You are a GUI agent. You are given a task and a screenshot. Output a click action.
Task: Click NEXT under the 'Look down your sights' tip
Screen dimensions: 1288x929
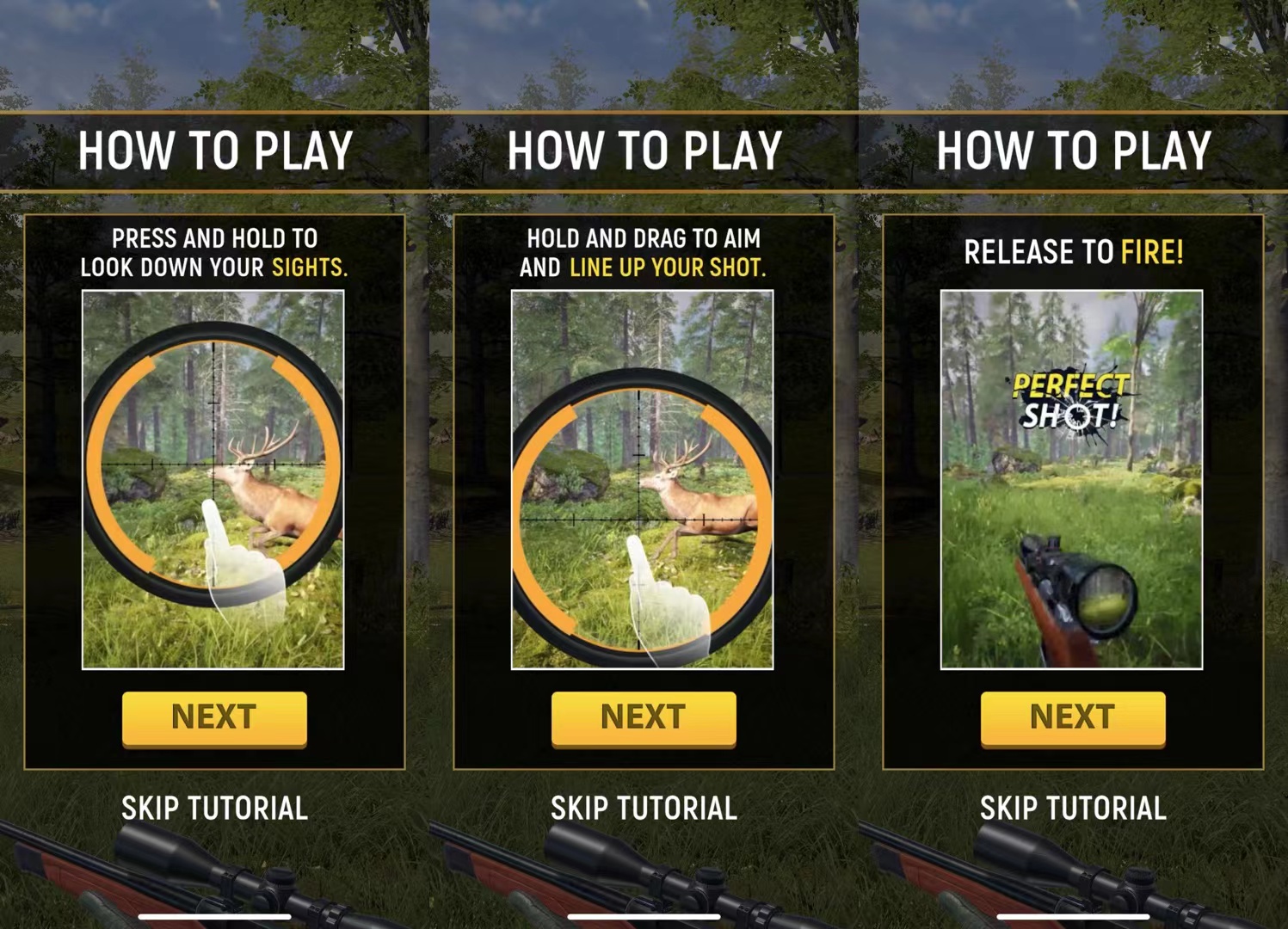214,717
